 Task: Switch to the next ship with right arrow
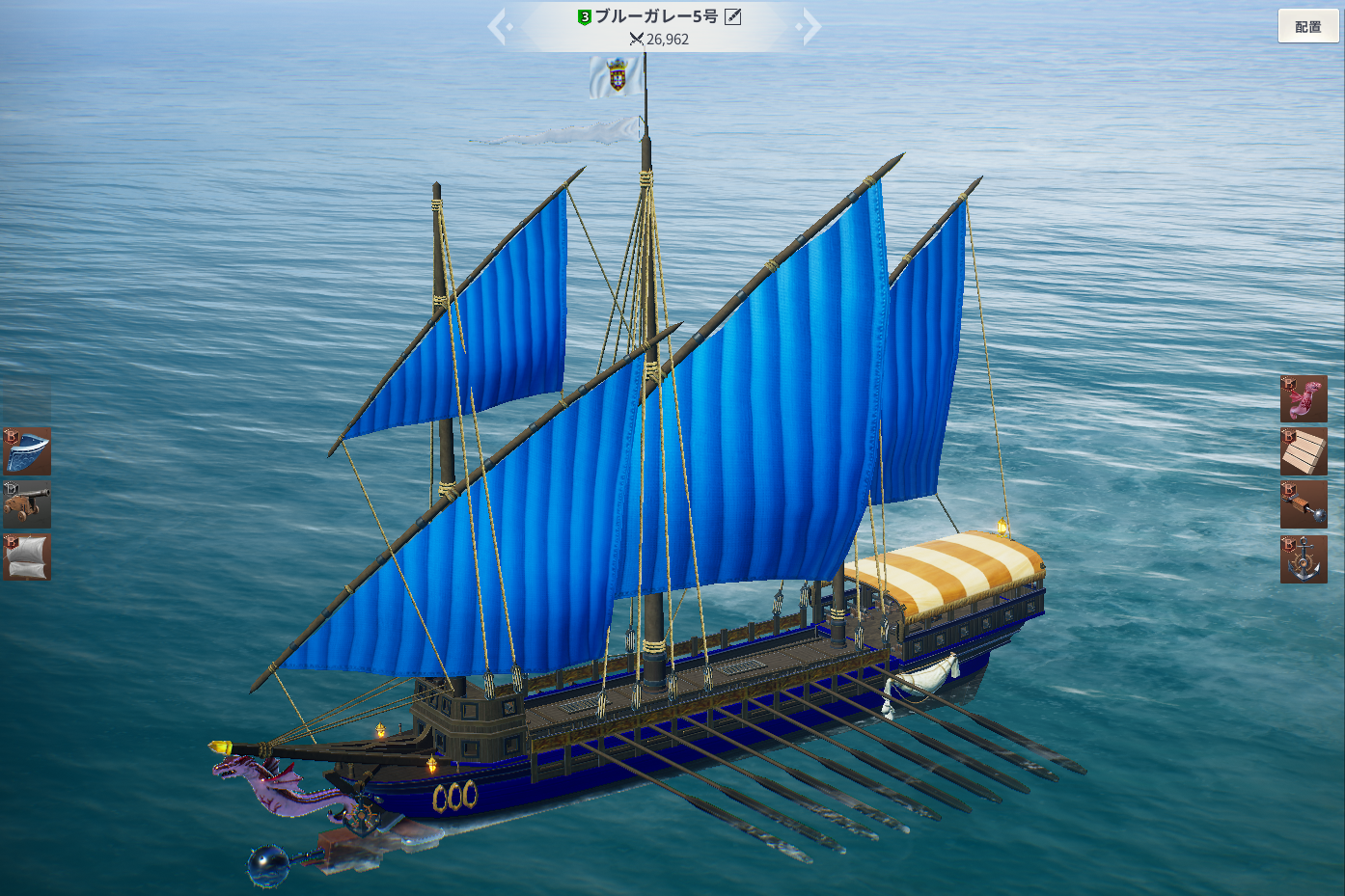tap(810, 27)
